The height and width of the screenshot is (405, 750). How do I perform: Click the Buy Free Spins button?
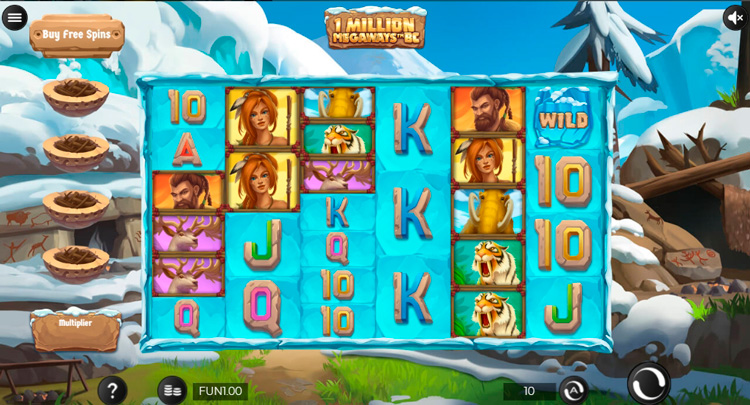[x=77, y=35]
